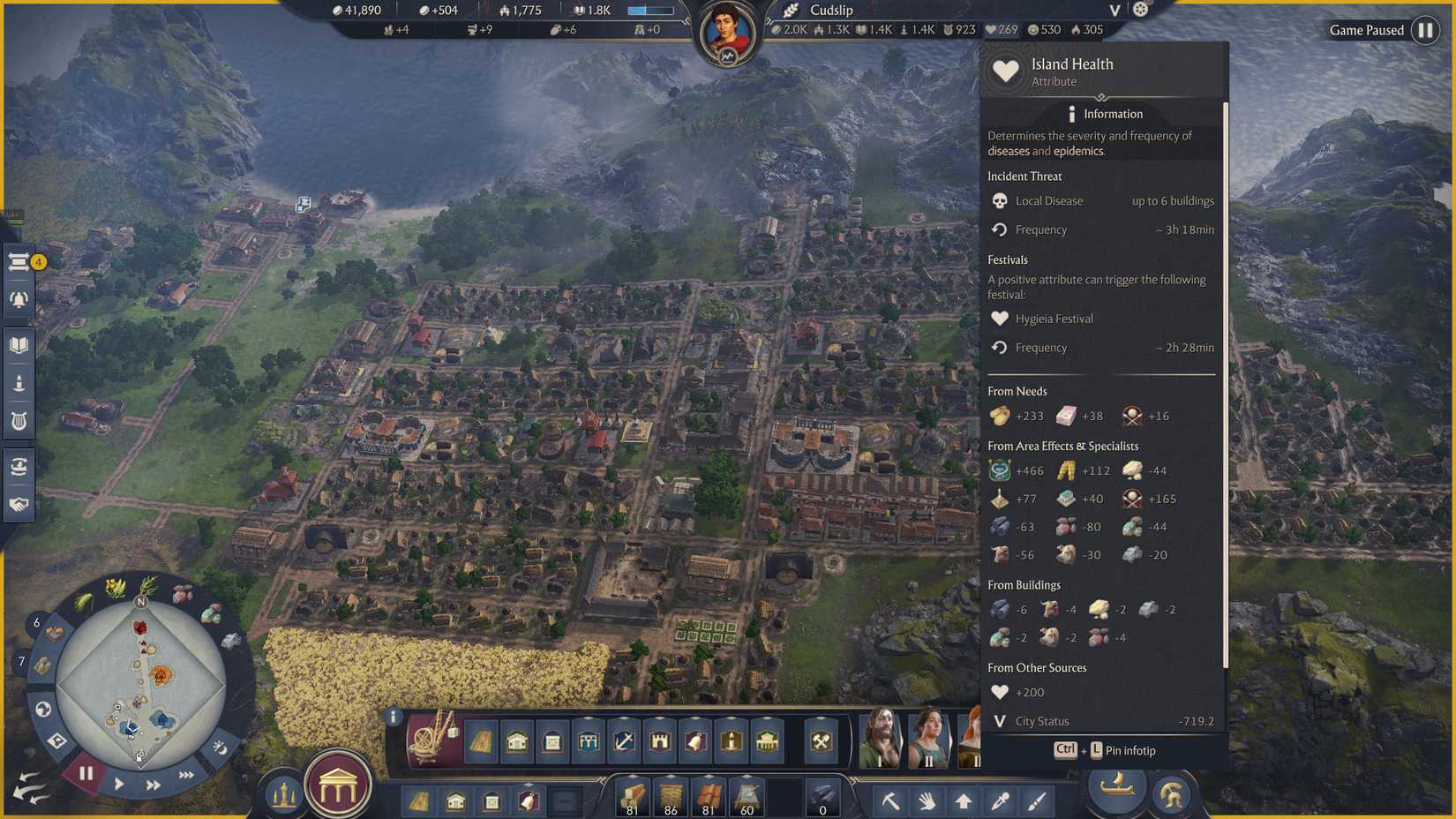The height and width of the screenshot is (819, 1456).
Task: Toggle the world map globe view
Action: 43,710
